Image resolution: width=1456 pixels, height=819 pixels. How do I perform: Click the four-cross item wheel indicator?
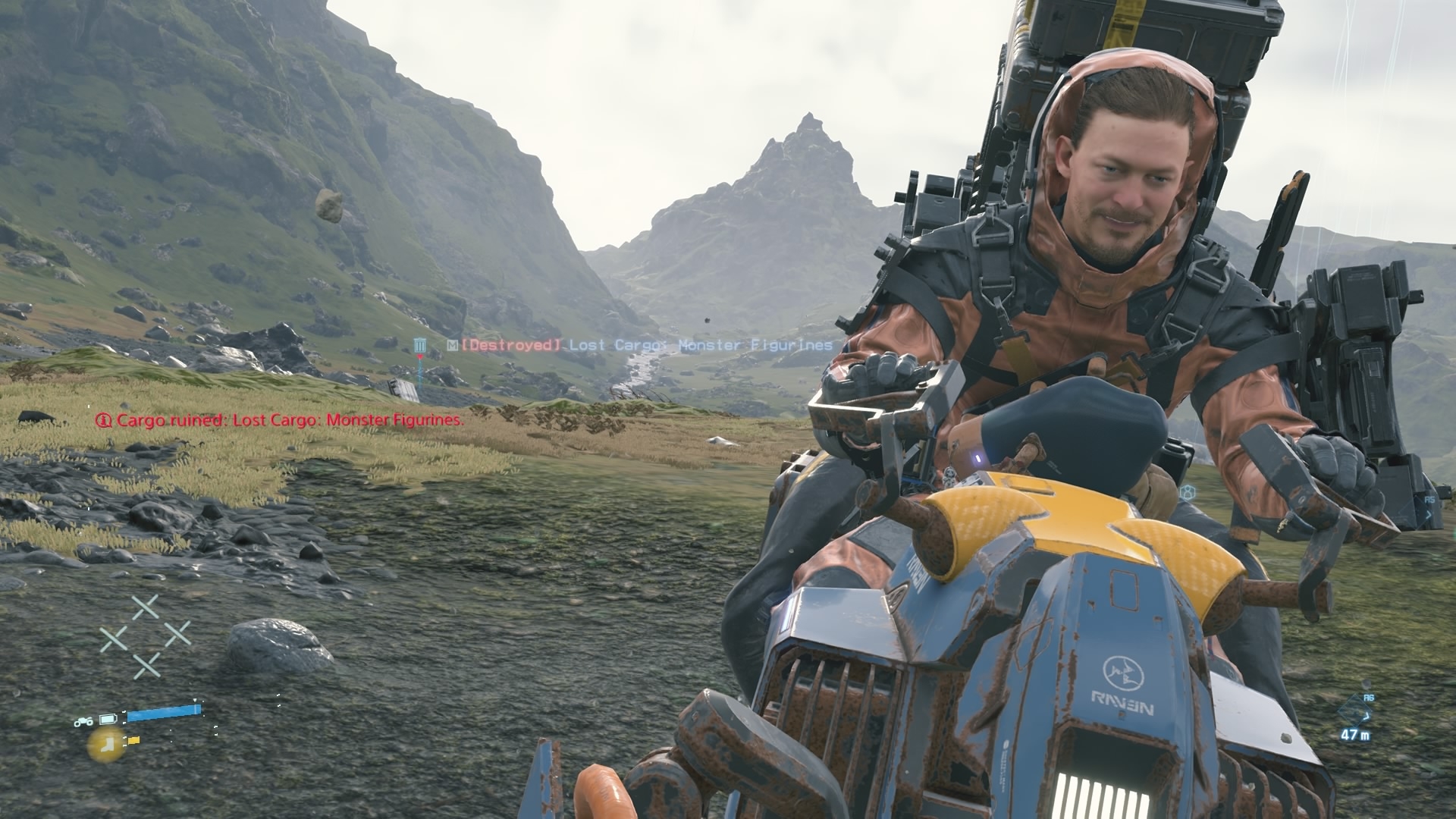[x=146, y=635]
